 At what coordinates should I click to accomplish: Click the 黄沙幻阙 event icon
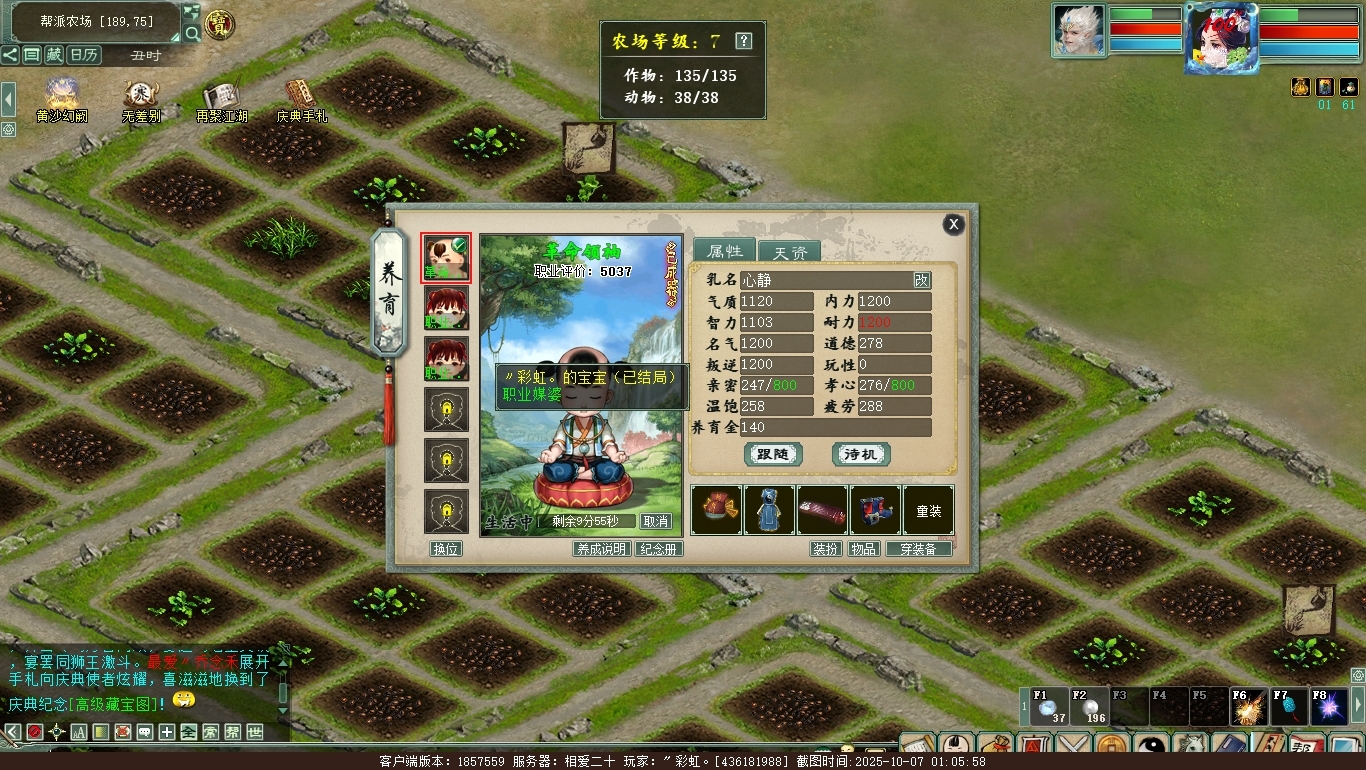tap(62, 97)
